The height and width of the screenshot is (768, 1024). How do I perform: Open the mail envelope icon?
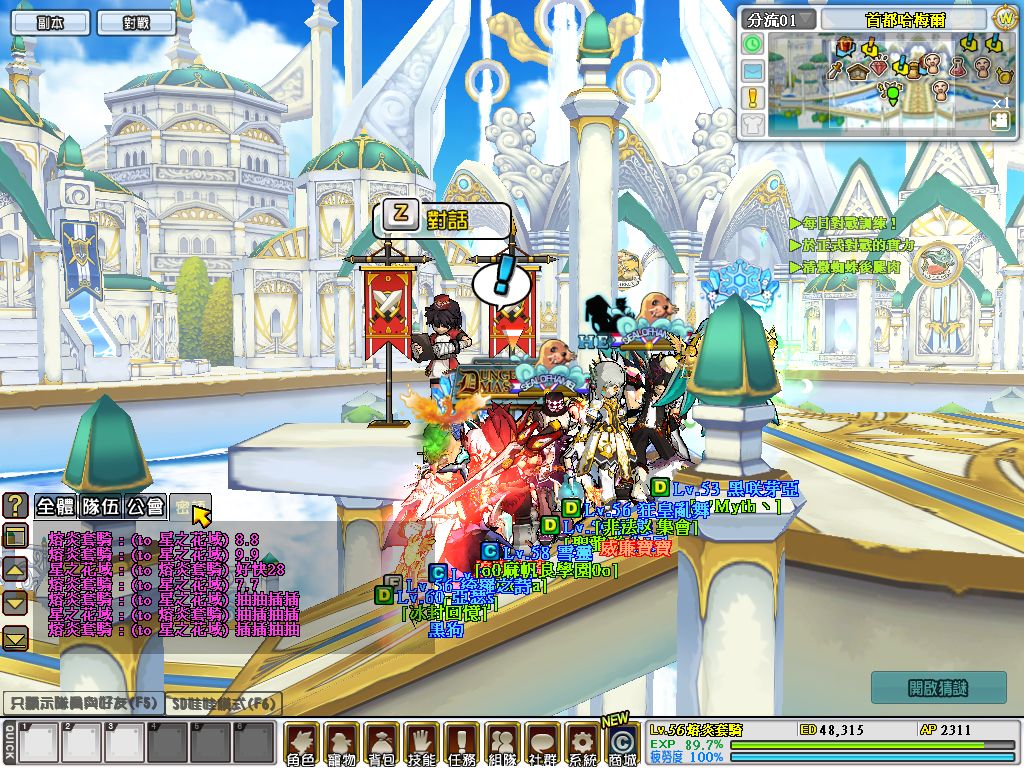click(752, 71)
